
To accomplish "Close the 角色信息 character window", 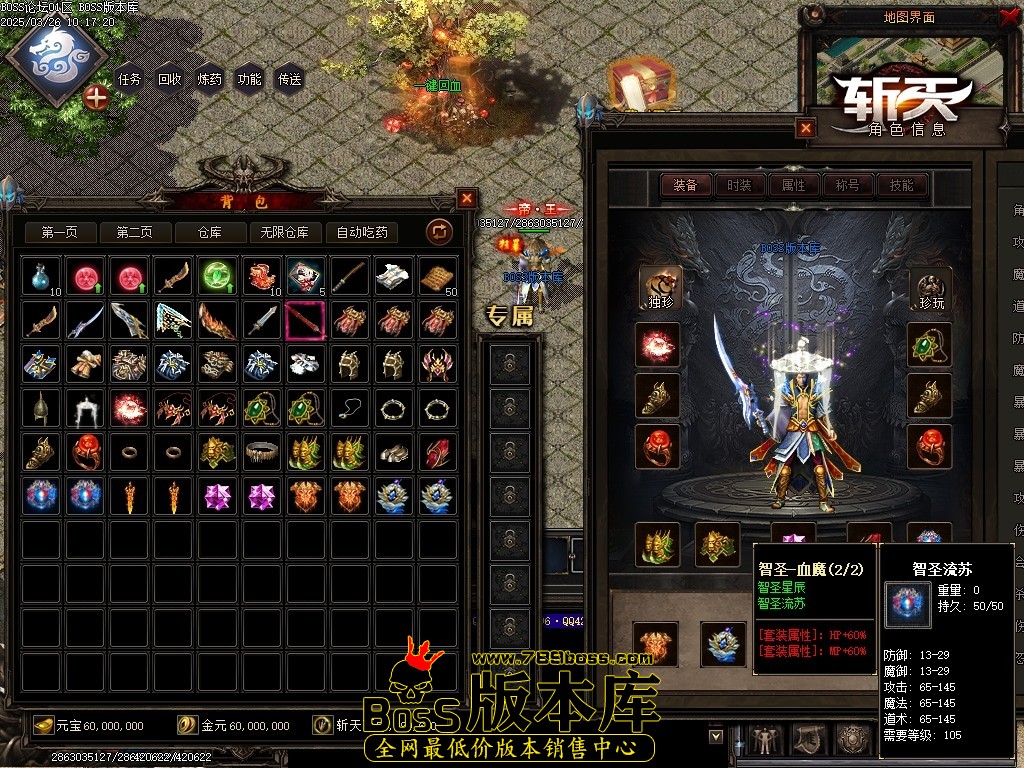I will [806, 128].
